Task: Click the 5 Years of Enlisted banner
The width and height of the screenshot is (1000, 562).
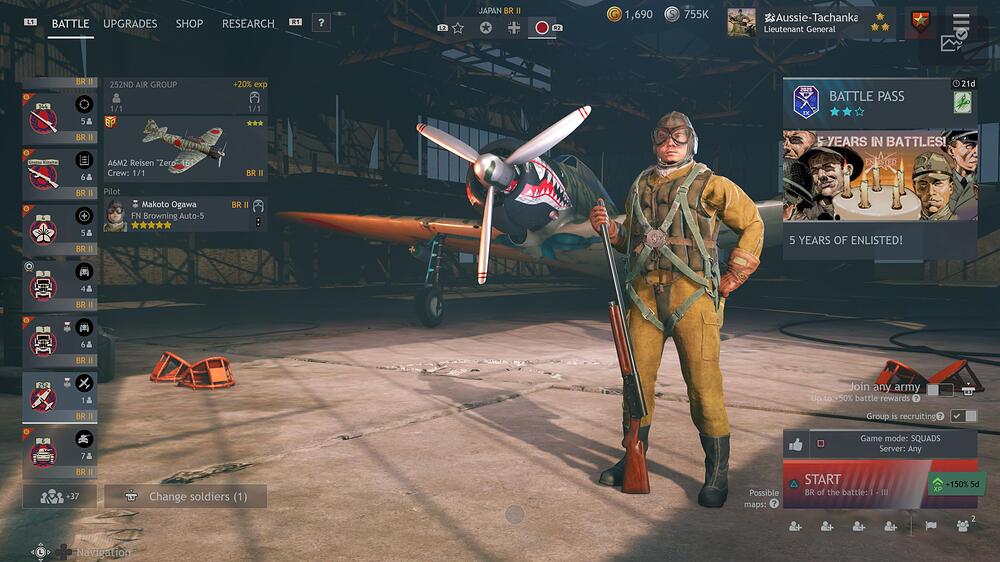Action: pyautogui.click(x=866, y=190)
